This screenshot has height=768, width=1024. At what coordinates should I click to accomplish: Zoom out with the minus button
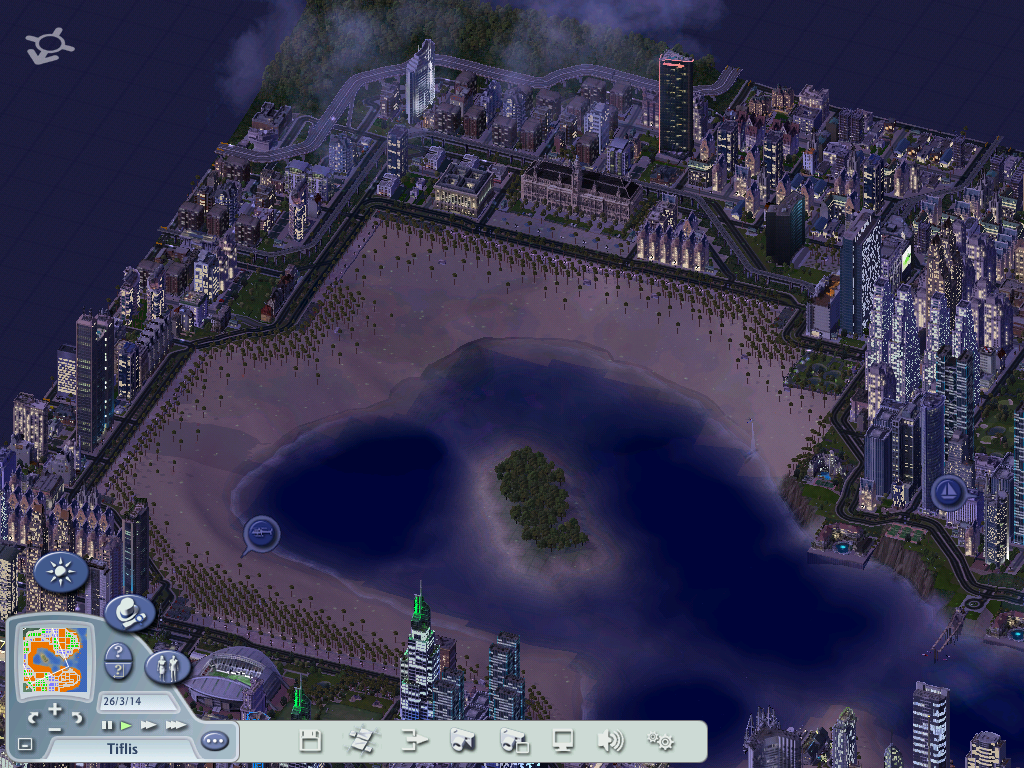tap(55, 728)
